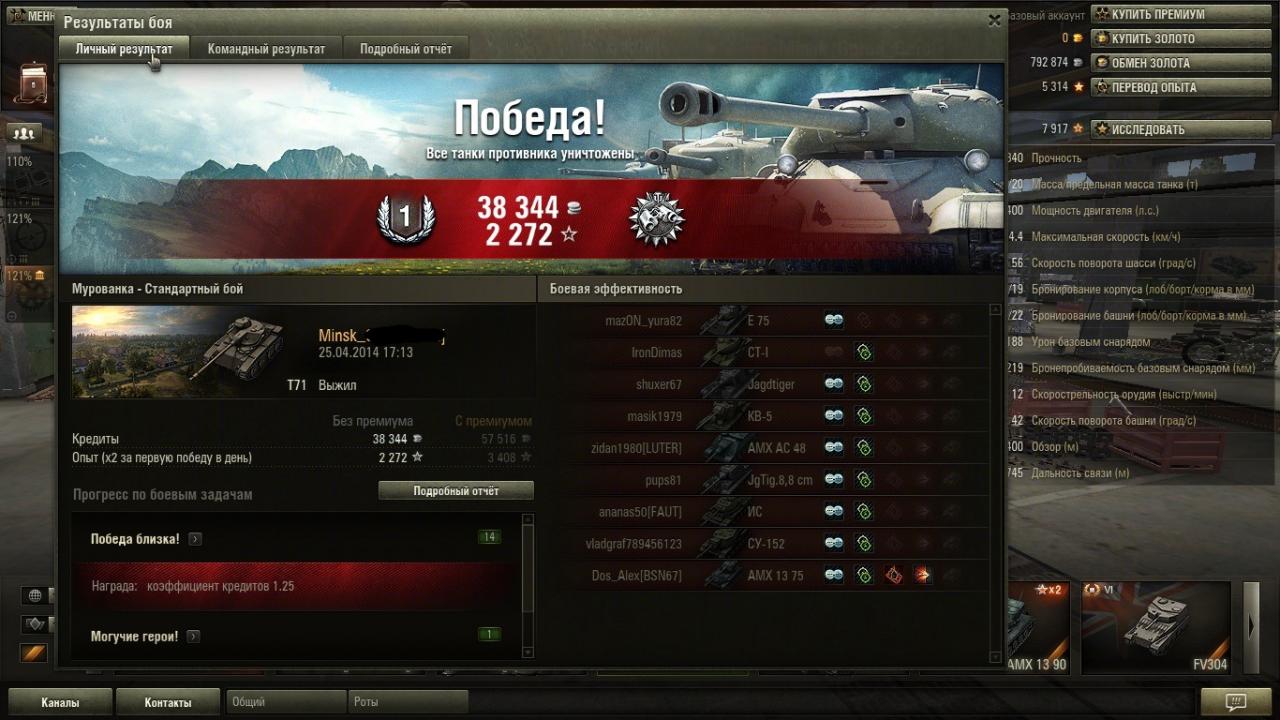Select the Личный результат tab
Viewport: 1280px width, 720px height.
[124, 49]
